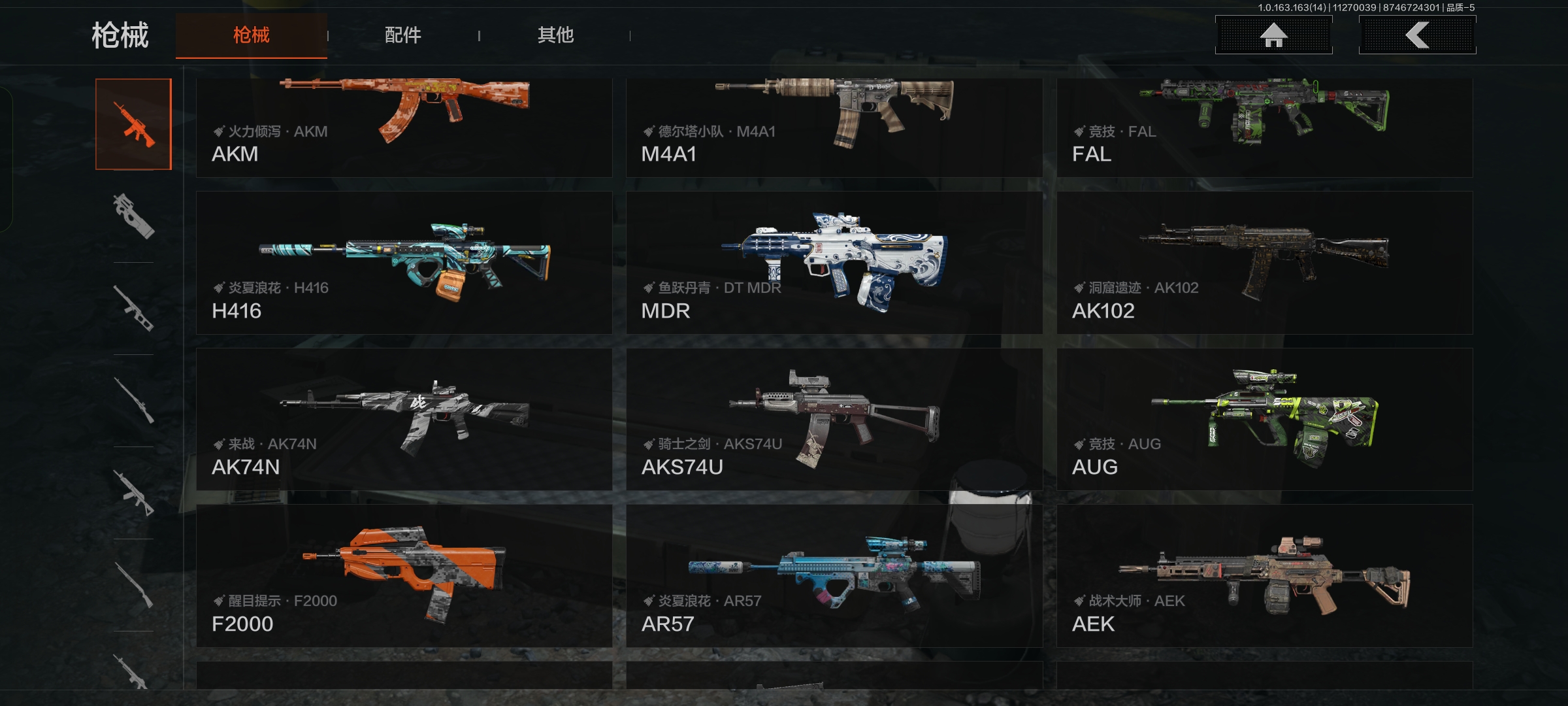Choose the AR57 weapon card
Image resolution: width=1568 pixels, height=706 pixels.
(834, 576)
